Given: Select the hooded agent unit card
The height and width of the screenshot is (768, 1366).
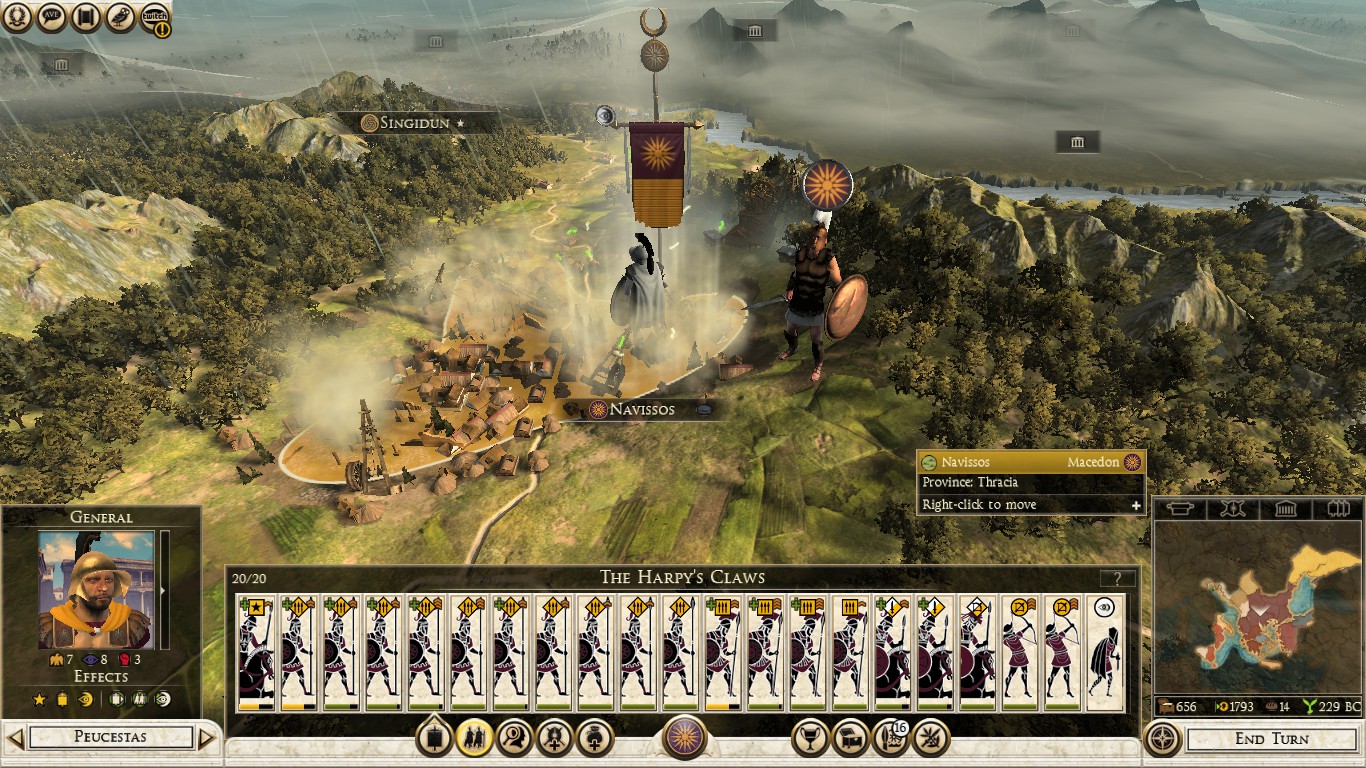Looking at the screenshot, I should tap(1105, 652).
